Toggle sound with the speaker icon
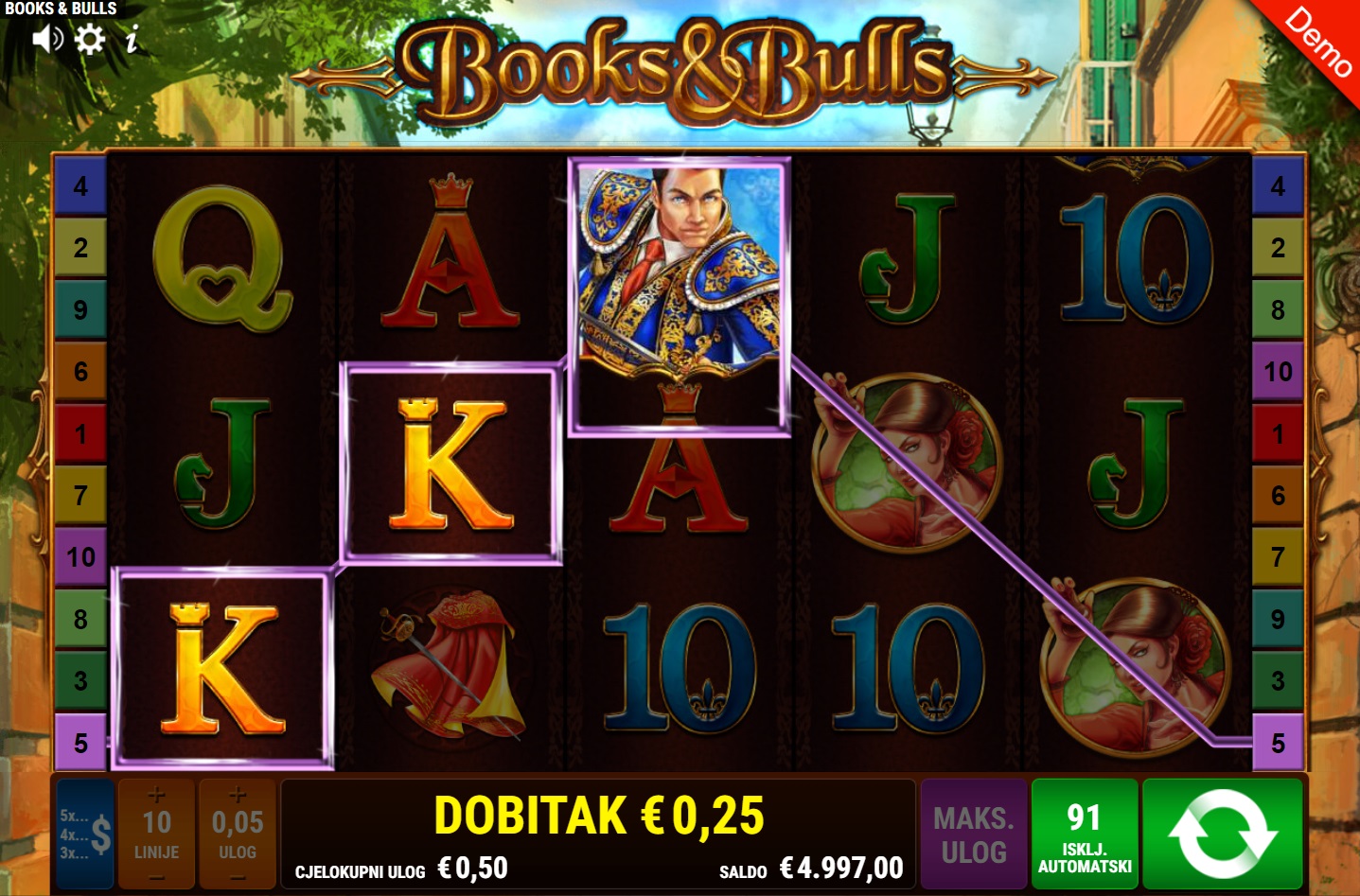Screen dimensions: 1360x896 (47, 39)
